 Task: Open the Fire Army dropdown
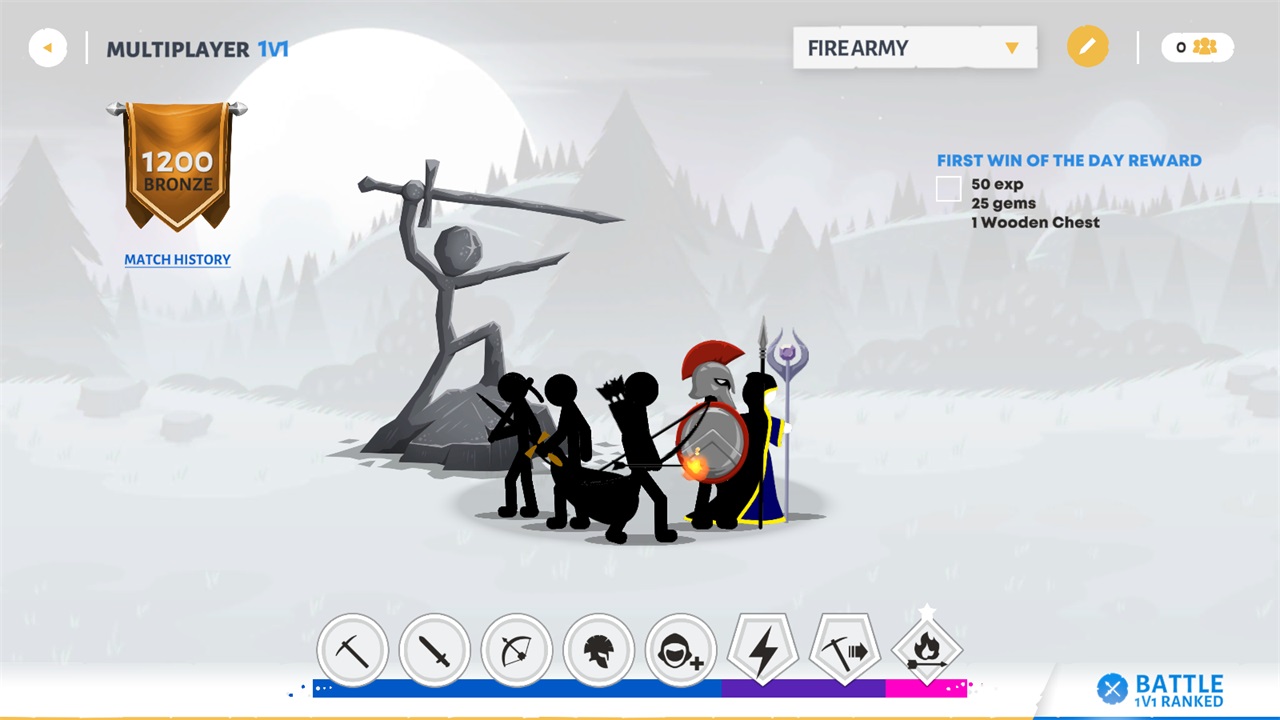tap(914, 48)
